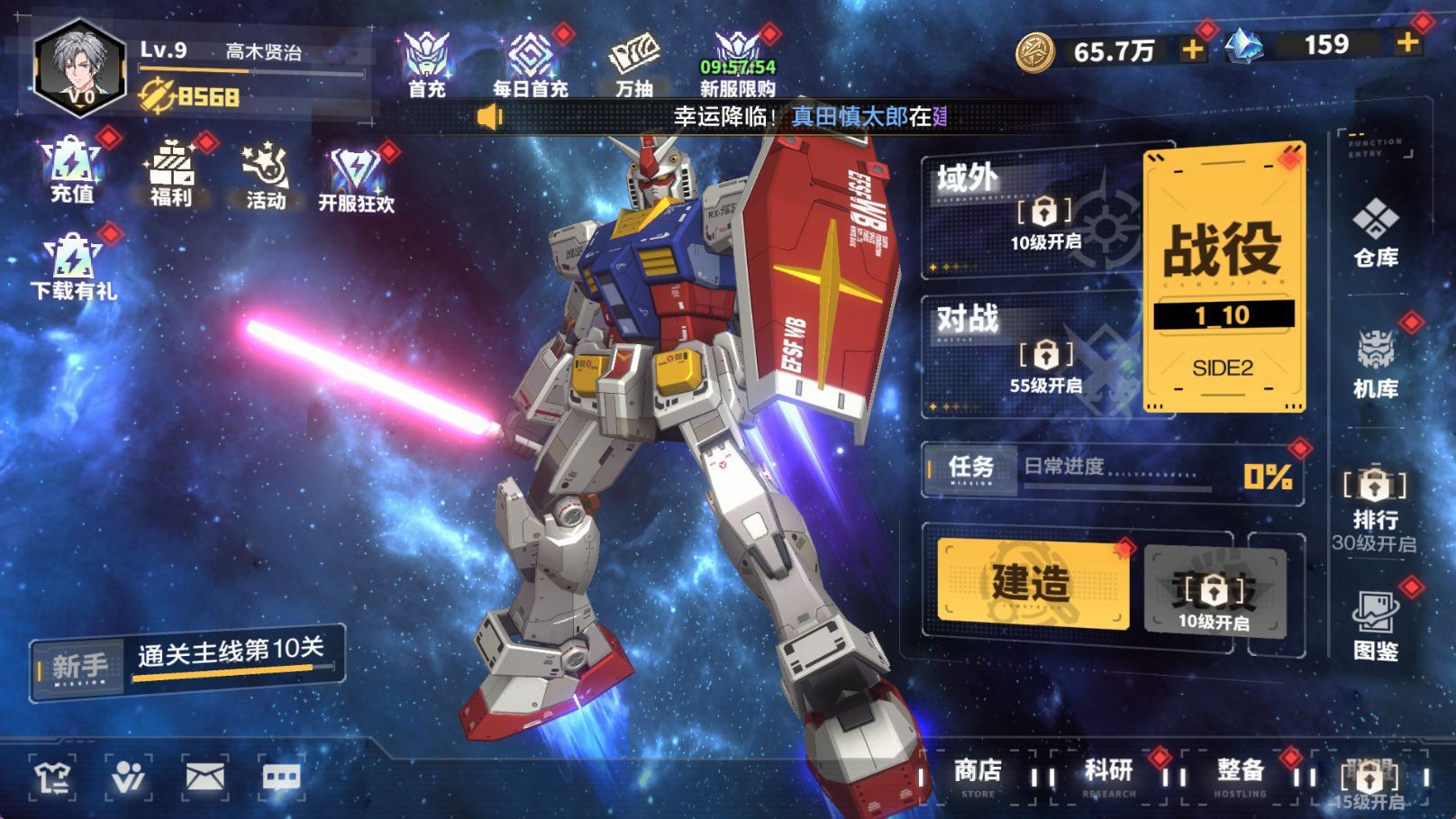The image size is (1456, 819).
Task: Click the 首充 first recharge icon
Action: coord(426,64)
